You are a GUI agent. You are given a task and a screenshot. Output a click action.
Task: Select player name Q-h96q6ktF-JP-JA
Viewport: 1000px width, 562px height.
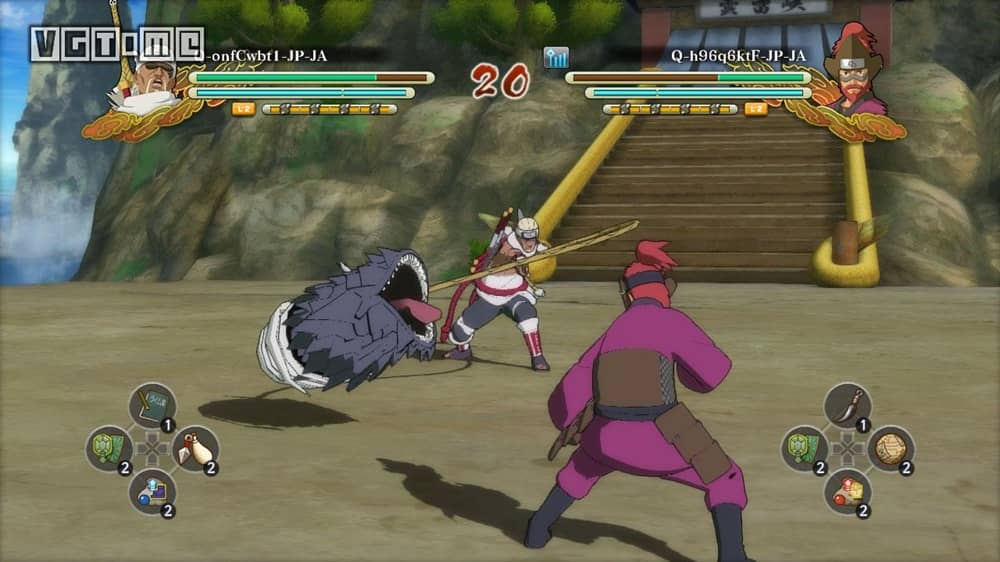(x=738, y=56)
